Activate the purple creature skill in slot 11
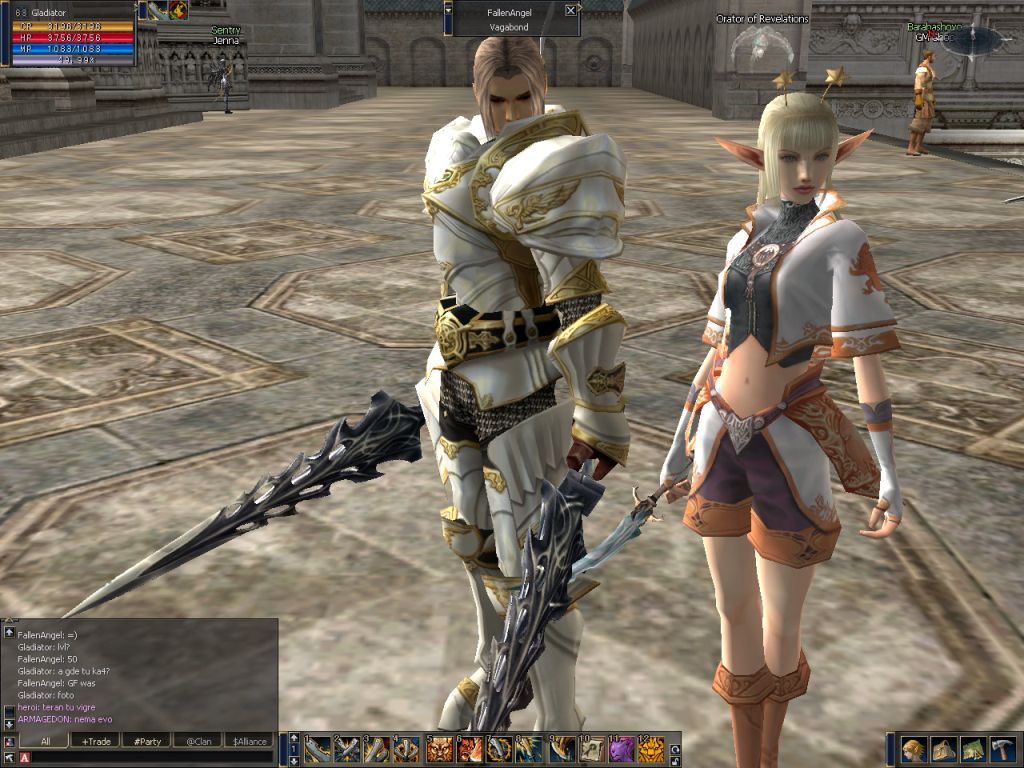Image resolution: width=1024 pixels, height=768 pixels. point(622,749)
